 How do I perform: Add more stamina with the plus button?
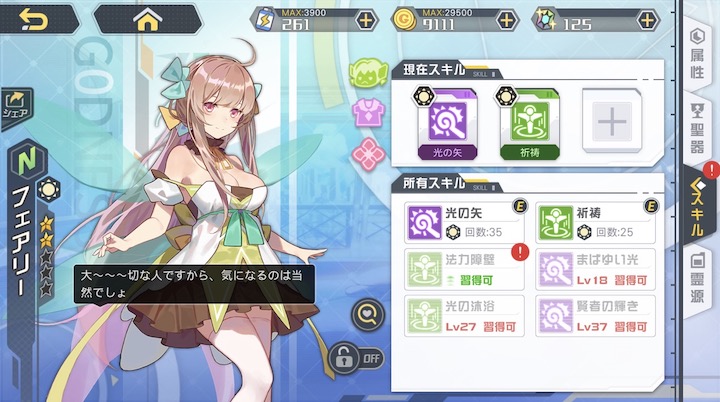pyautogui.click(x=367, y=20)
